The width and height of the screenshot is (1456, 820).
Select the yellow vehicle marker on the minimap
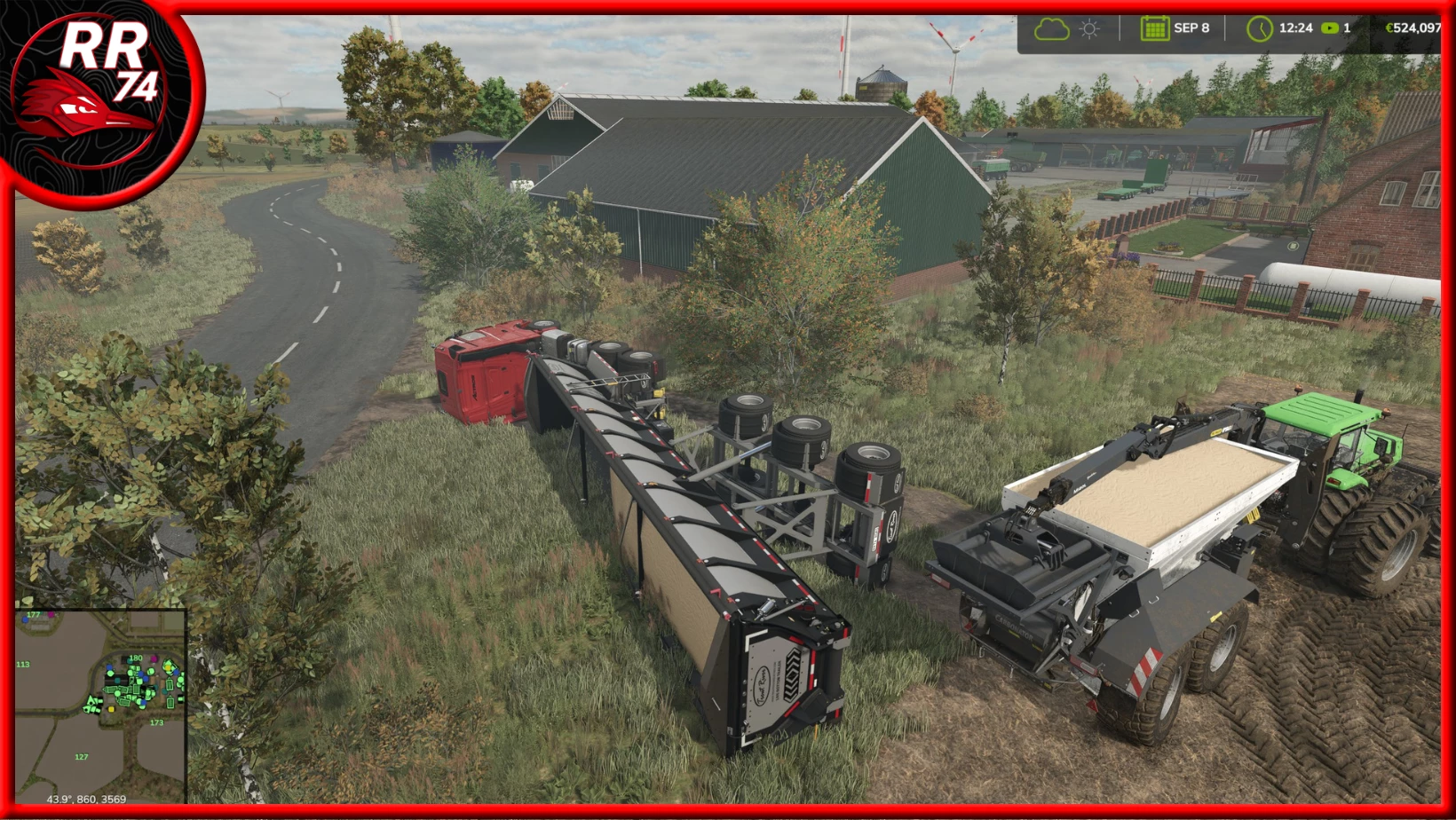[111, 710]
